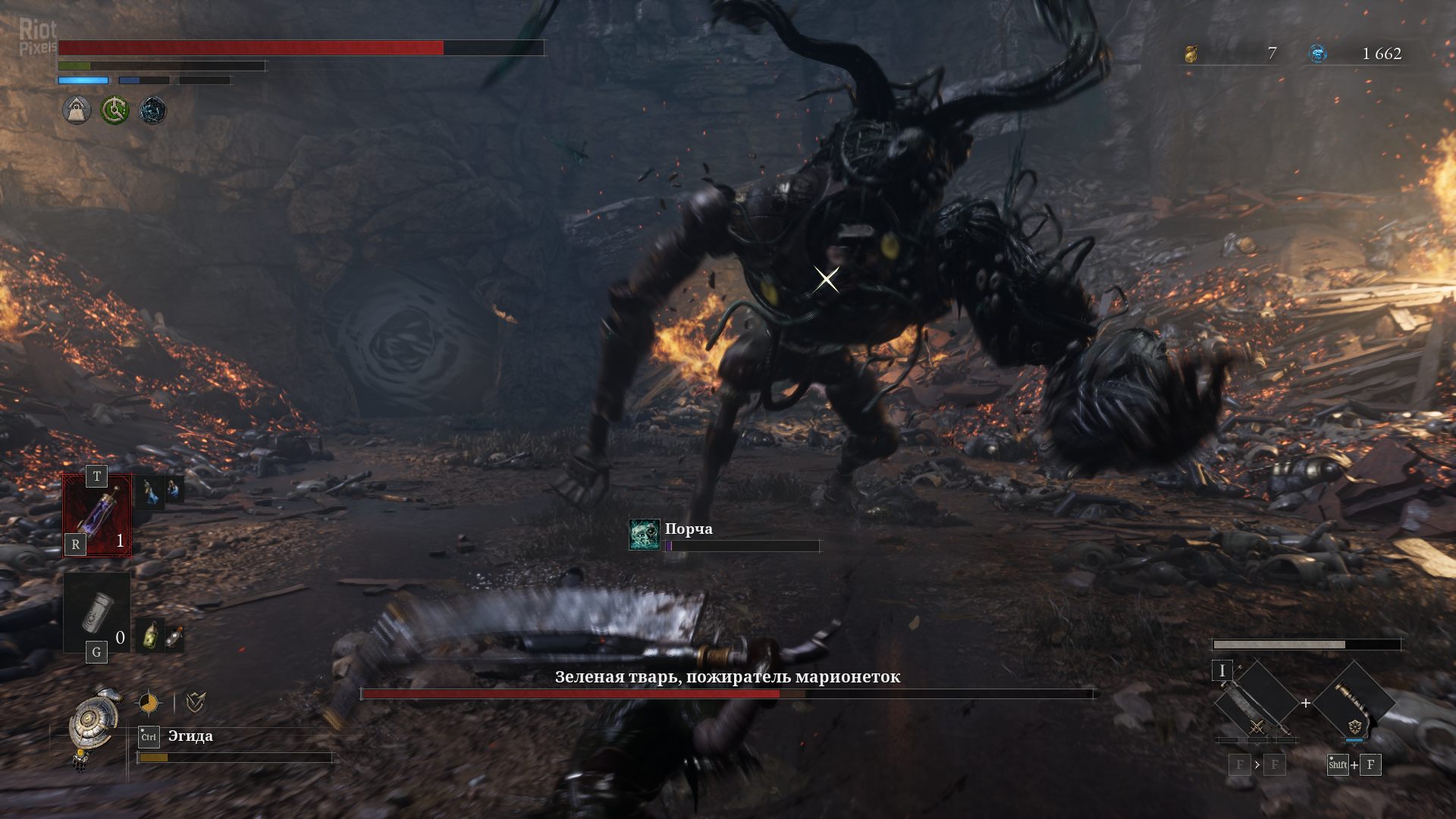
Task: Click the orange compass dial icon
Action: point(149,704)
